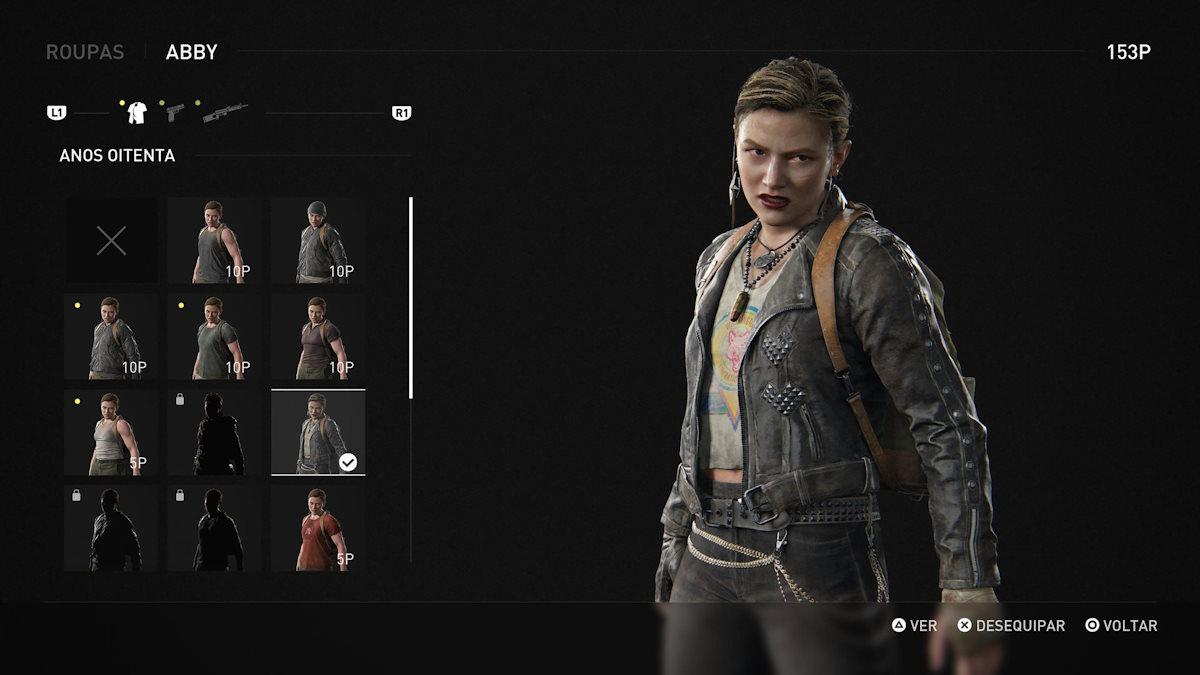This screenshot has width=1200, height=675.
Task: Select the white tank top outfit
Action: pyautogui.click(x=111, y=432)
